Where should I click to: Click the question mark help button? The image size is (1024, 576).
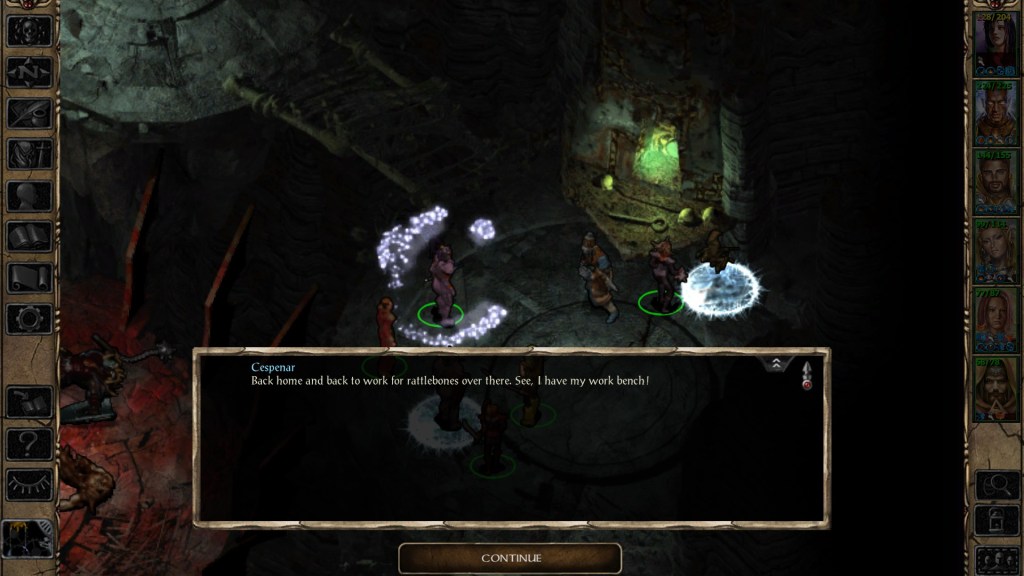[x=29, y=443]
